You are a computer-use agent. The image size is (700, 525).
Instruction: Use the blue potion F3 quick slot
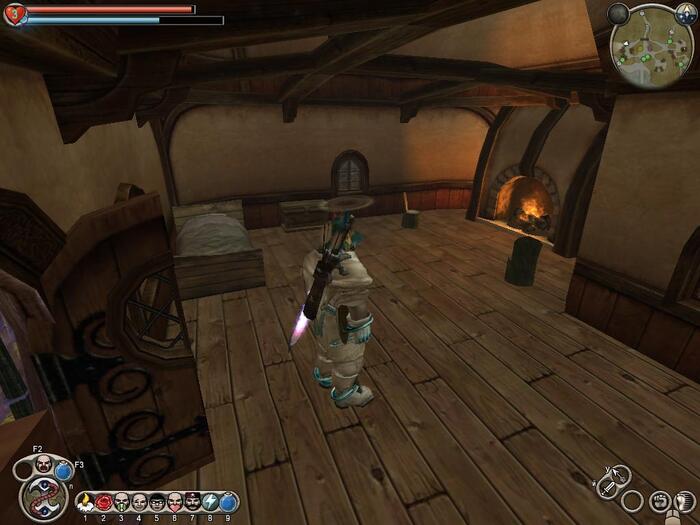pyautogui.click(x=65, y=469)
